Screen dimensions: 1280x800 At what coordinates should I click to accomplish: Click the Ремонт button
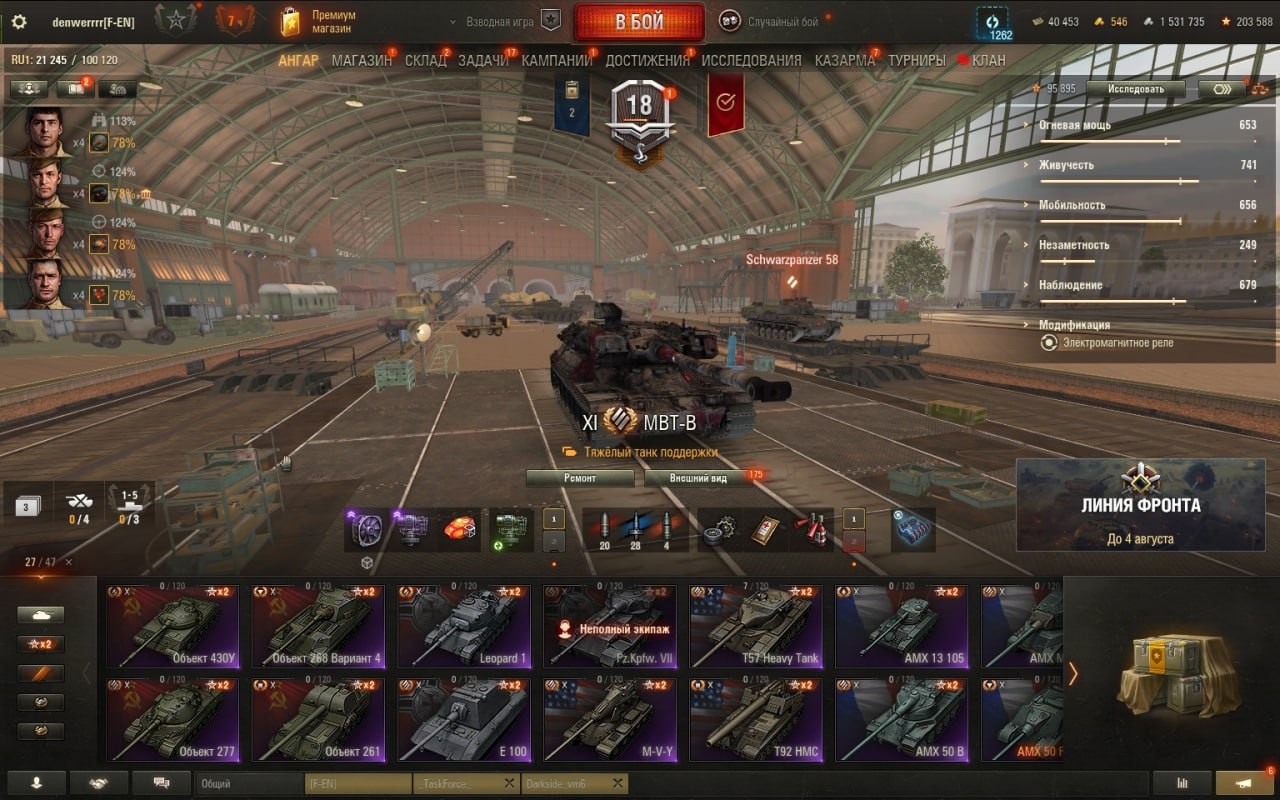click(580, 478)
